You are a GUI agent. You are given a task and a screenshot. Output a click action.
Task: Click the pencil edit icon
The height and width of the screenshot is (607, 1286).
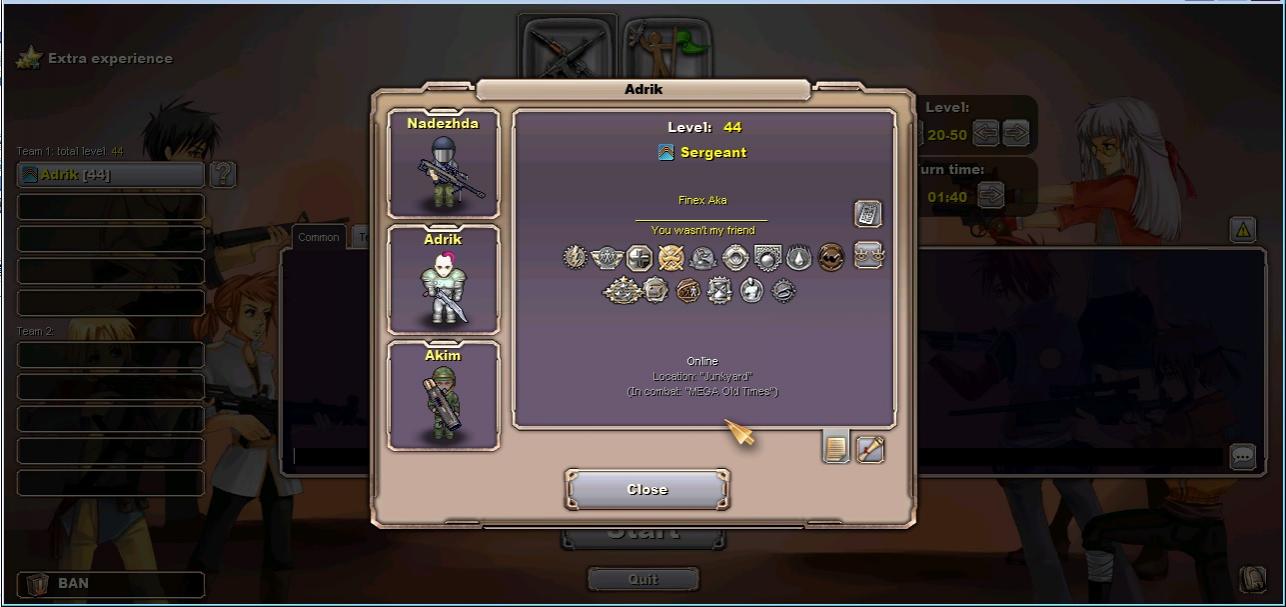[x=870, y=449]
